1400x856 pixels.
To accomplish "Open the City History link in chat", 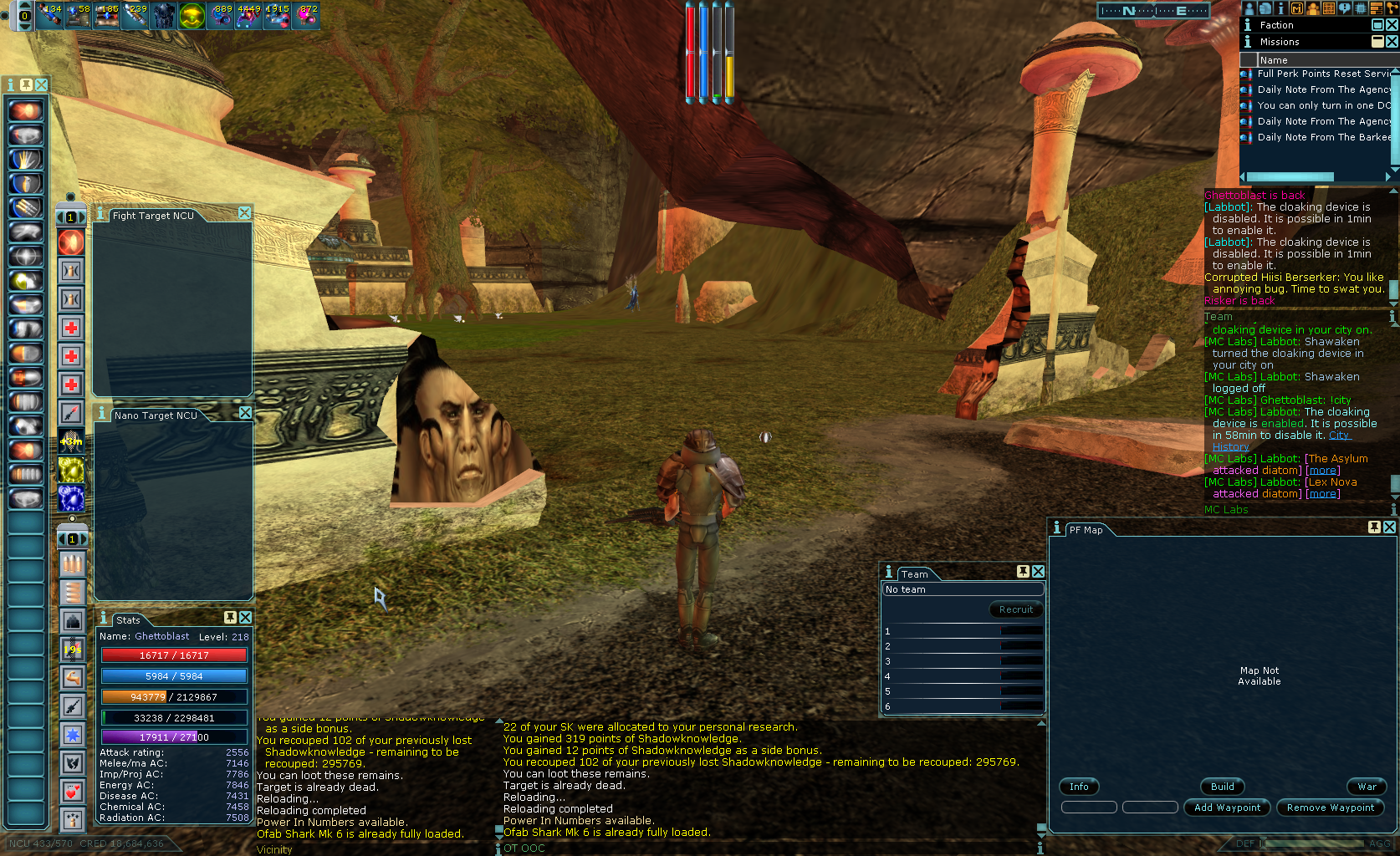I will tap(1338, 436).
